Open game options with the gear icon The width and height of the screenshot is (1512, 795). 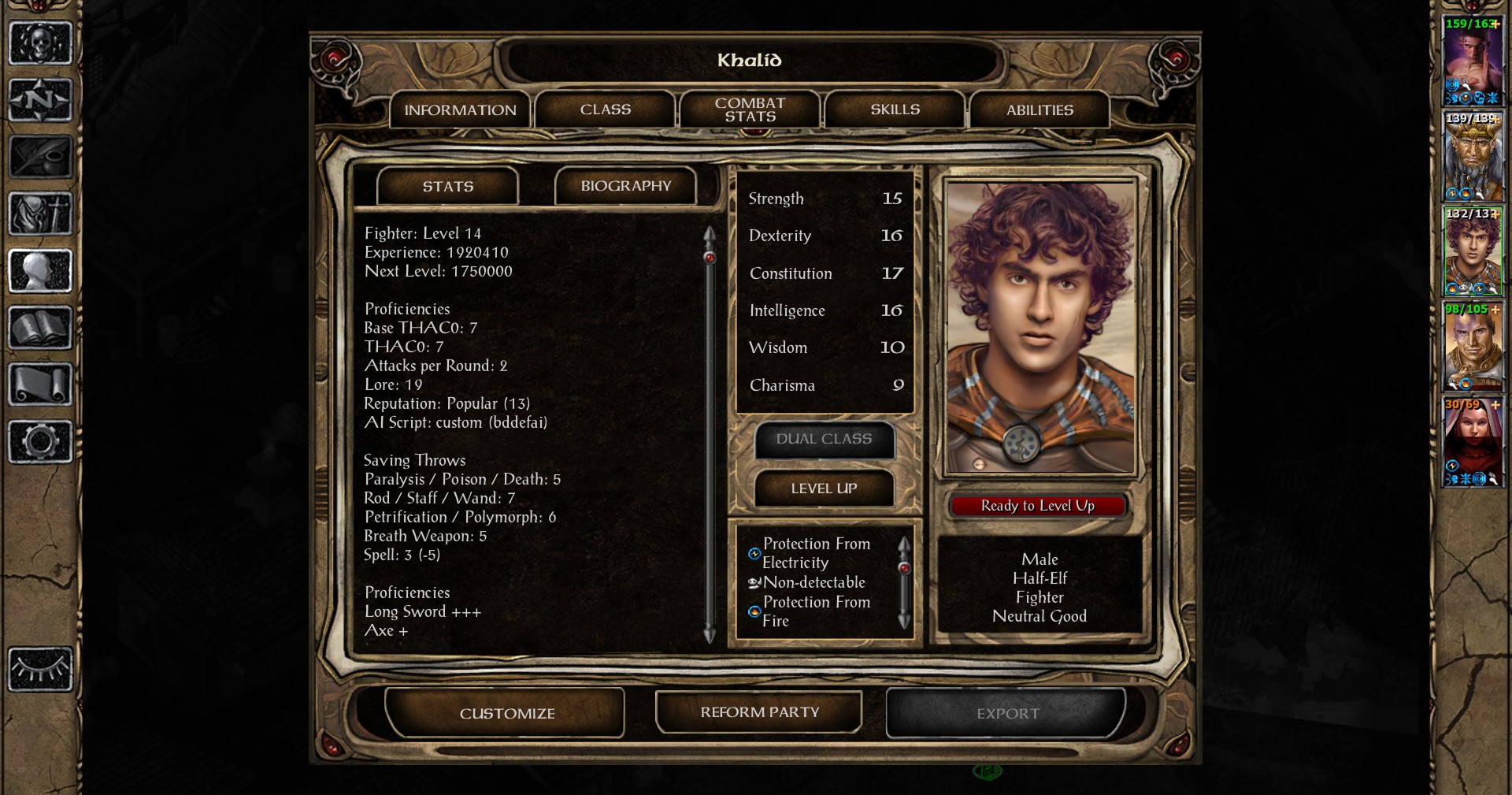[39, 440]
